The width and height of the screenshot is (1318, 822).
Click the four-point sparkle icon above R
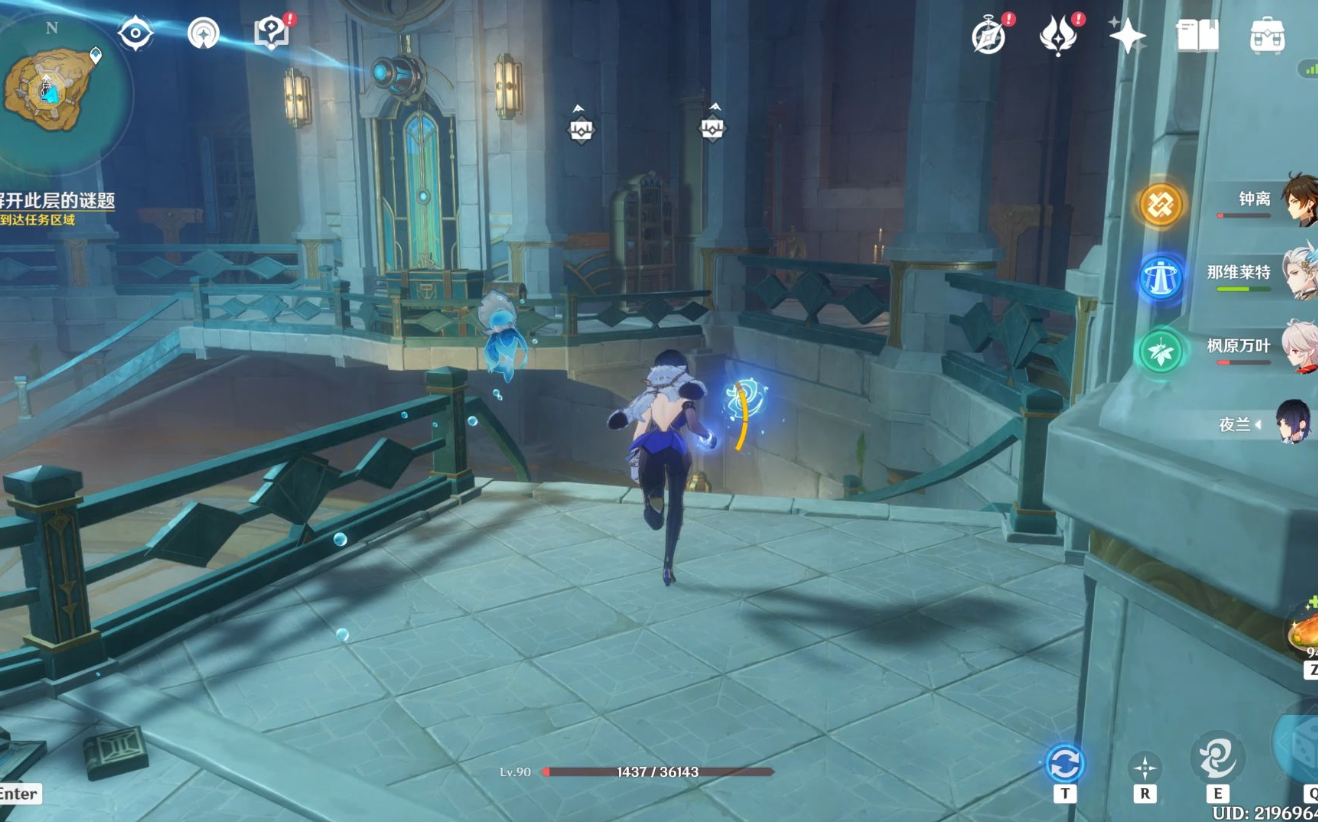click(1145, 767)
